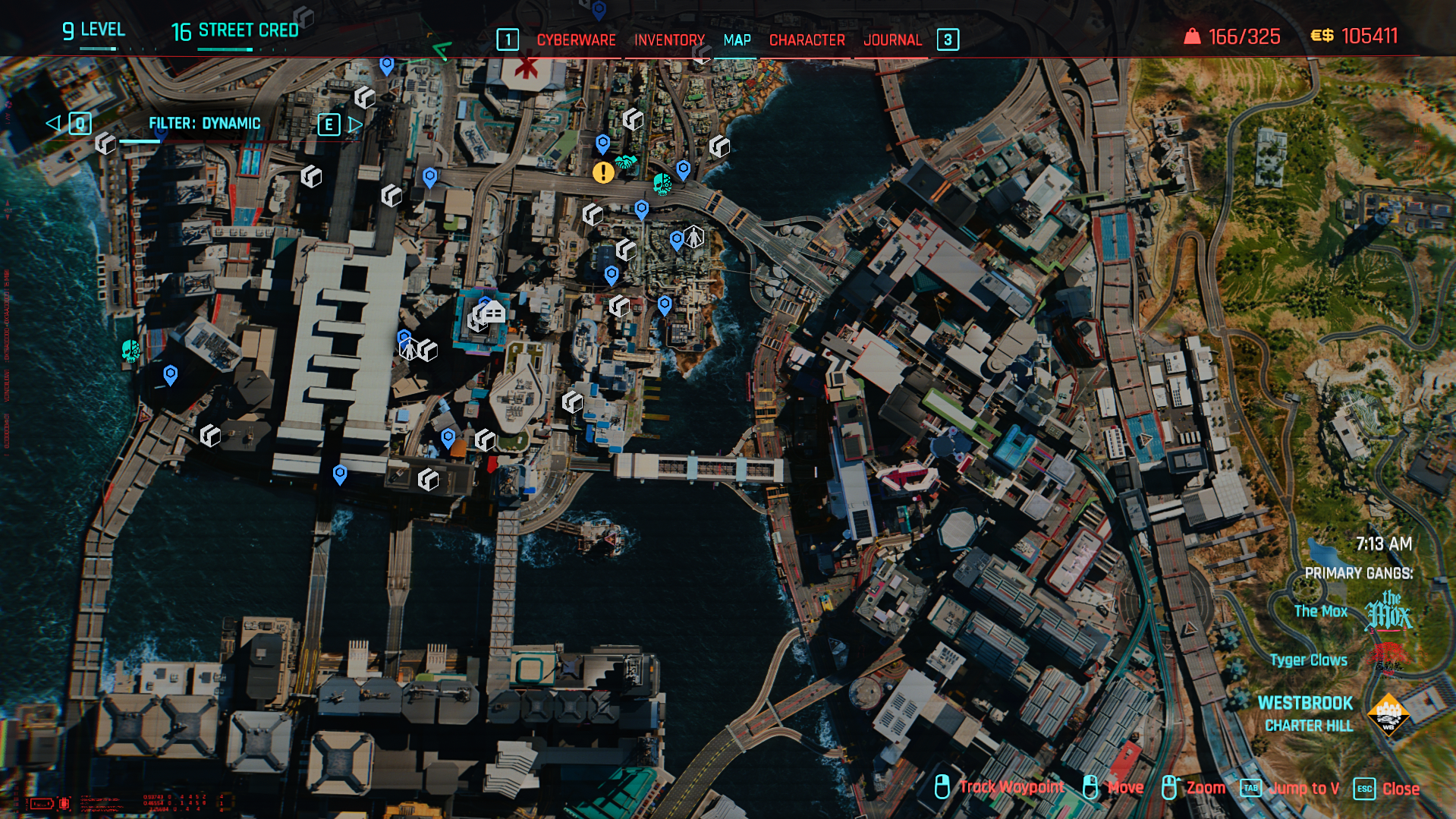
Task: Open the Character tab
Action: [x=807, y=40]
